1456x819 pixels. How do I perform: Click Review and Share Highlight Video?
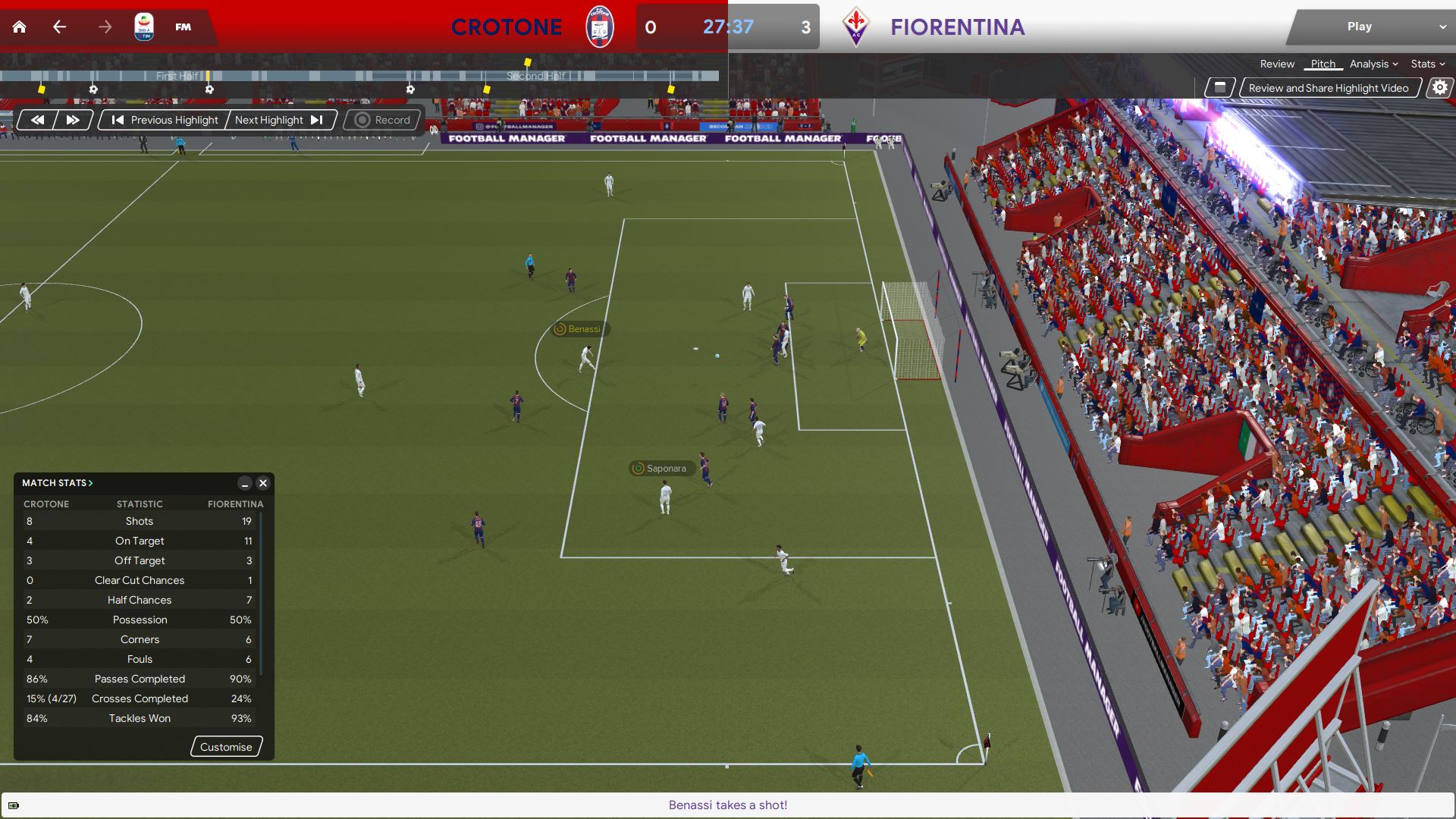1328,88
